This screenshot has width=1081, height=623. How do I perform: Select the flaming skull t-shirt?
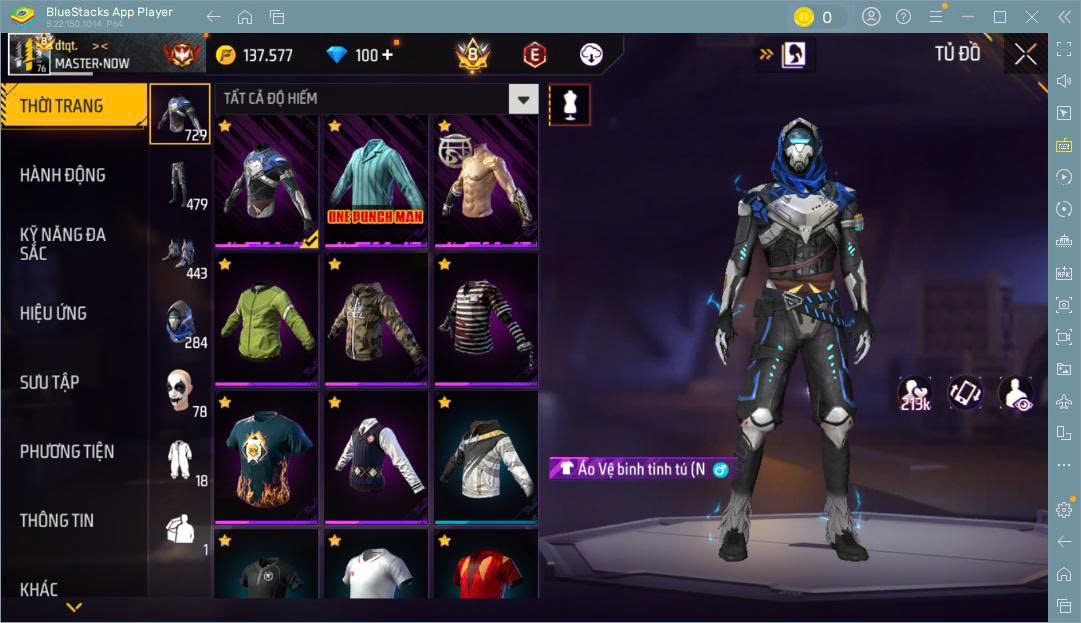[265, 458]
